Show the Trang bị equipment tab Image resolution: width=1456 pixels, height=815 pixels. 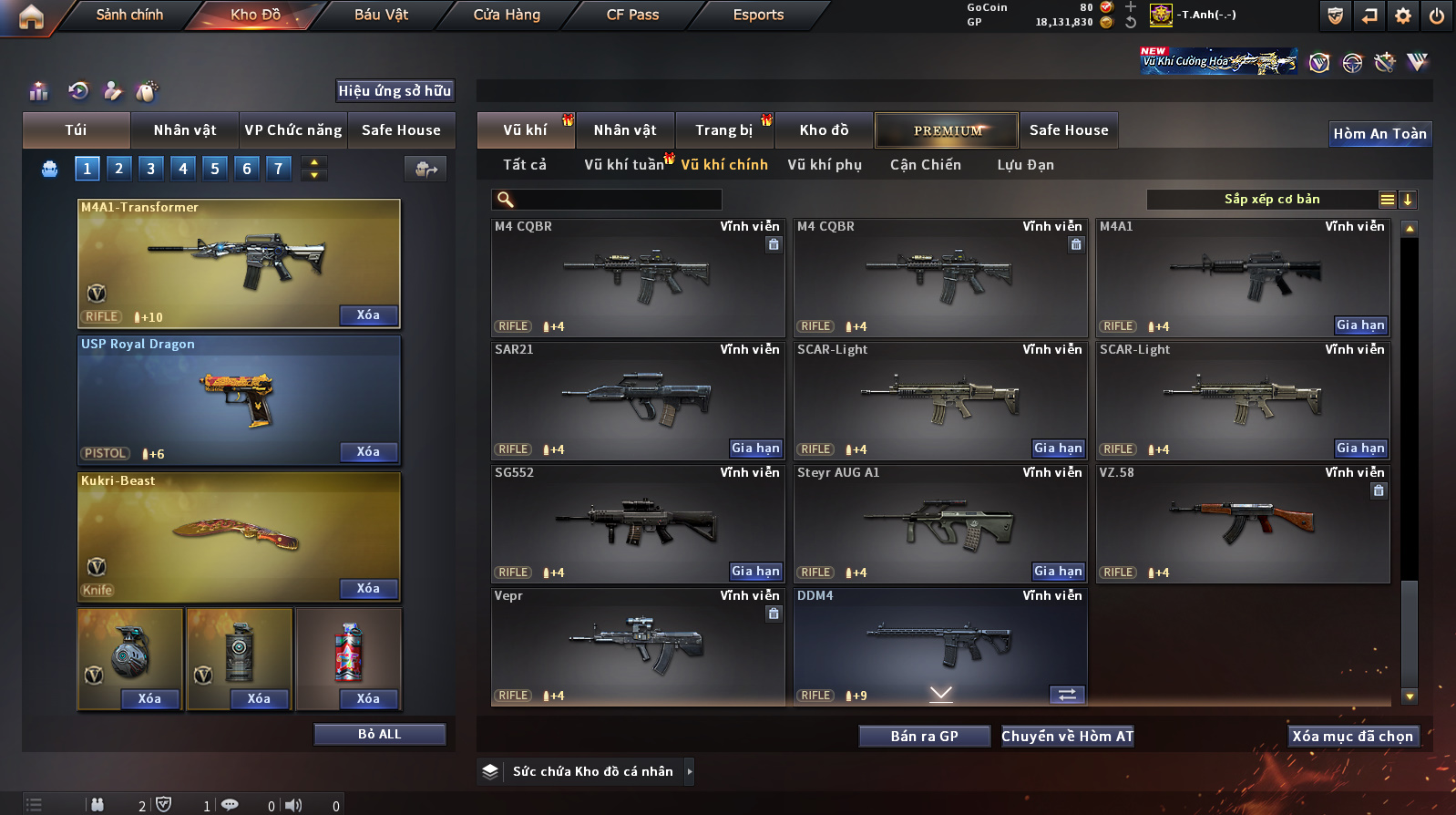(724, 130)
